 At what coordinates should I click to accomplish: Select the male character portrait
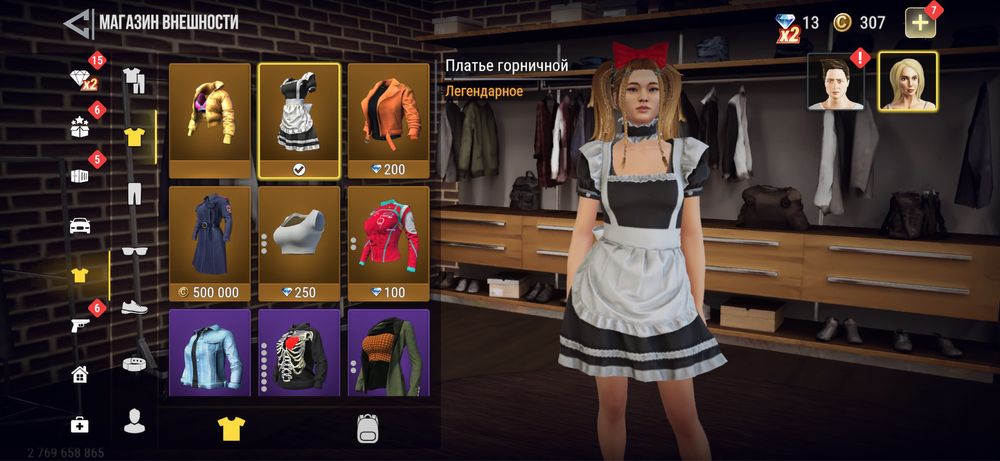point(837,82)
